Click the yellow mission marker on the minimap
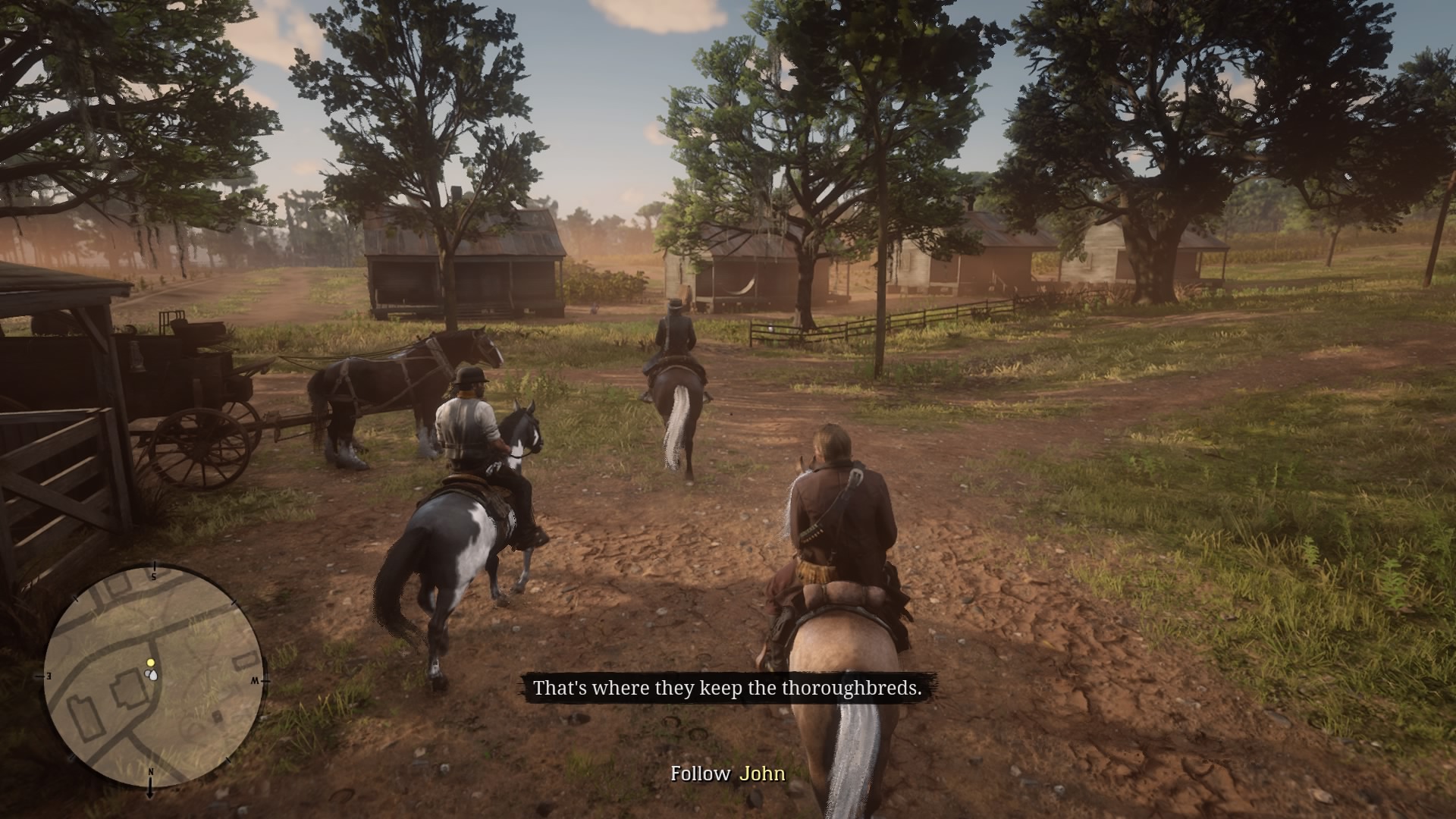This screenshot has width=1456, height=819. coord(152,662)
